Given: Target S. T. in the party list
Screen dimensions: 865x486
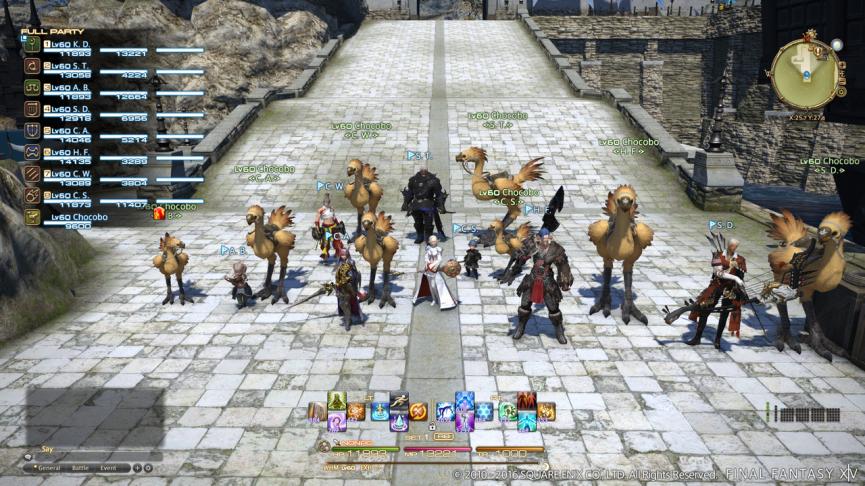Looking at the screenshot, I should coord(72,65).
